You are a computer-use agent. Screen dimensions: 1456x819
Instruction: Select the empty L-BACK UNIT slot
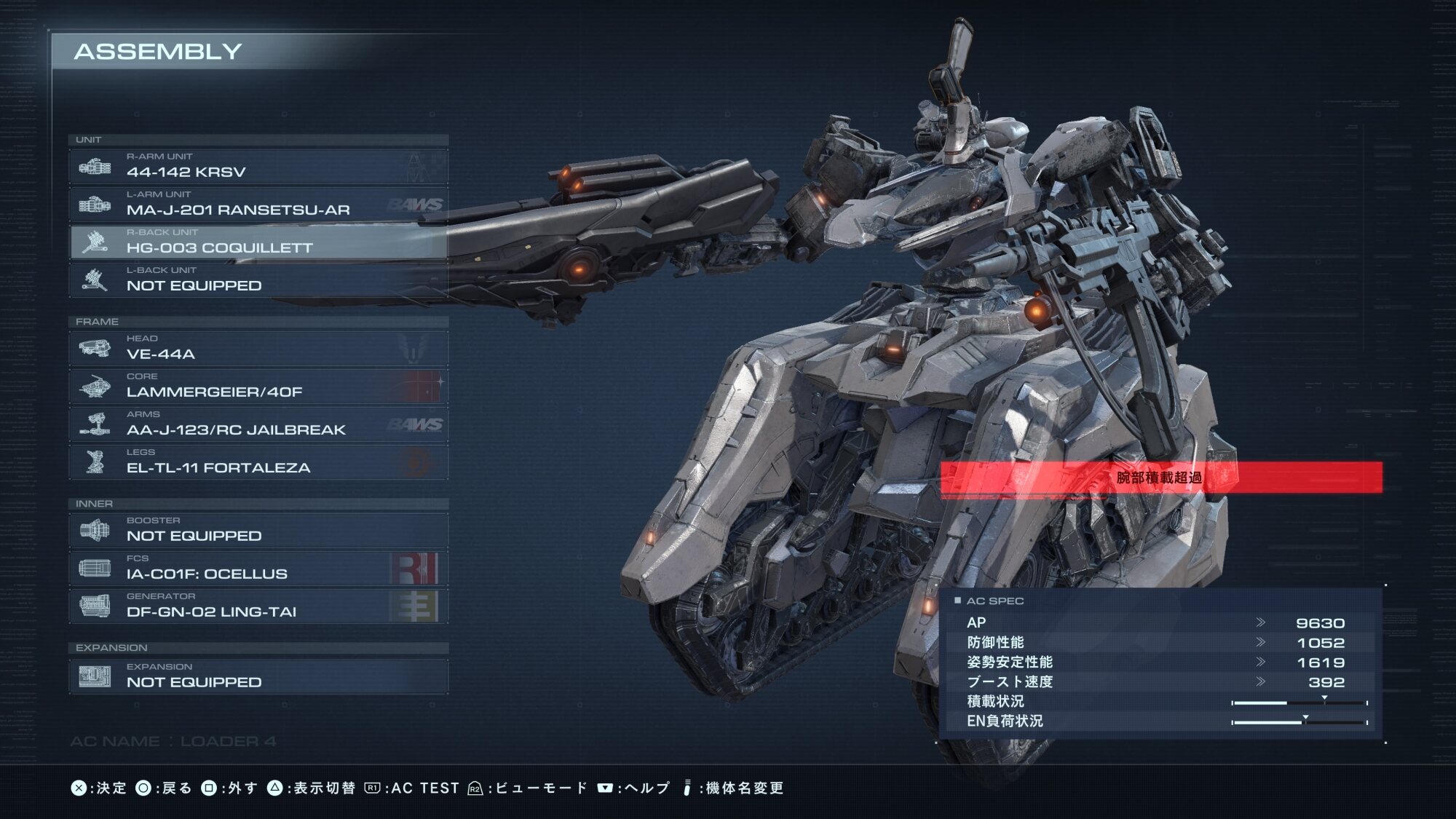point(258,280)
